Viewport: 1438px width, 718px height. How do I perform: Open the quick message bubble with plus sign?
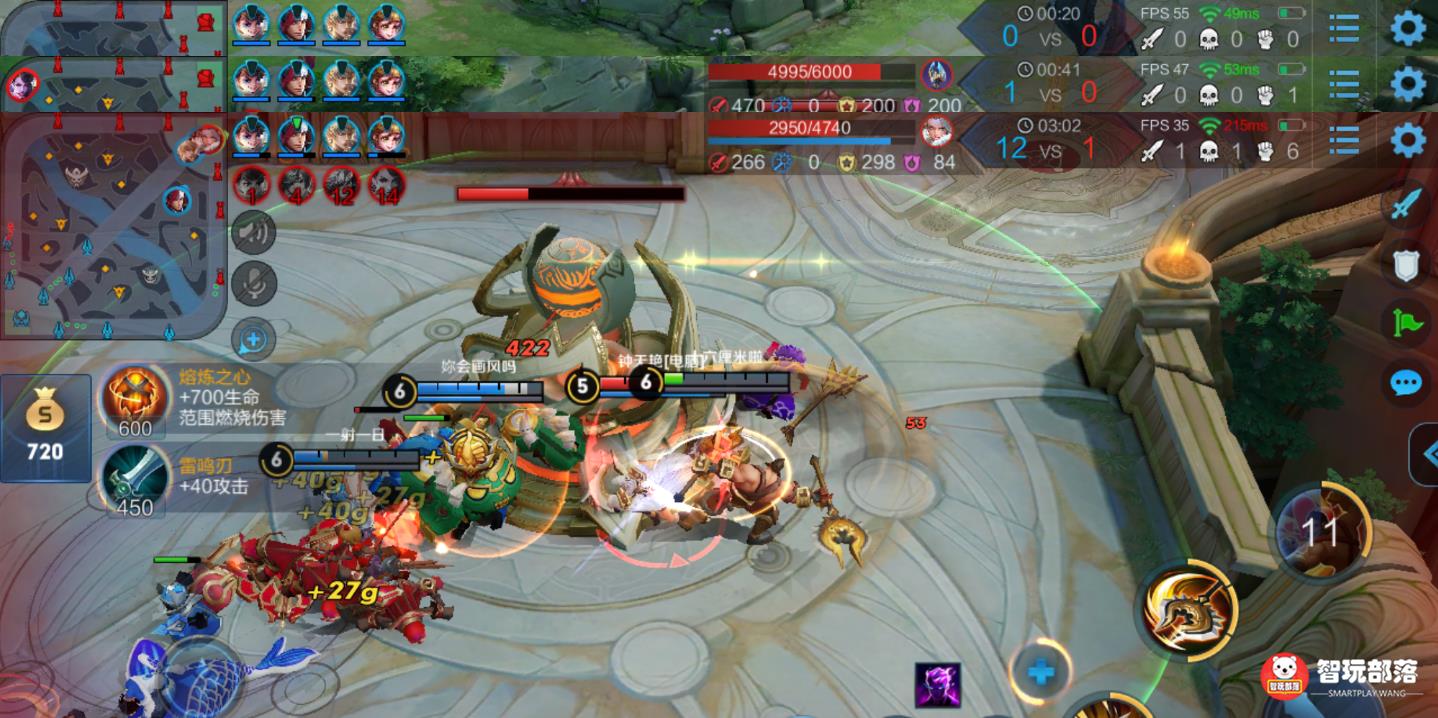[x=254, y=340]
